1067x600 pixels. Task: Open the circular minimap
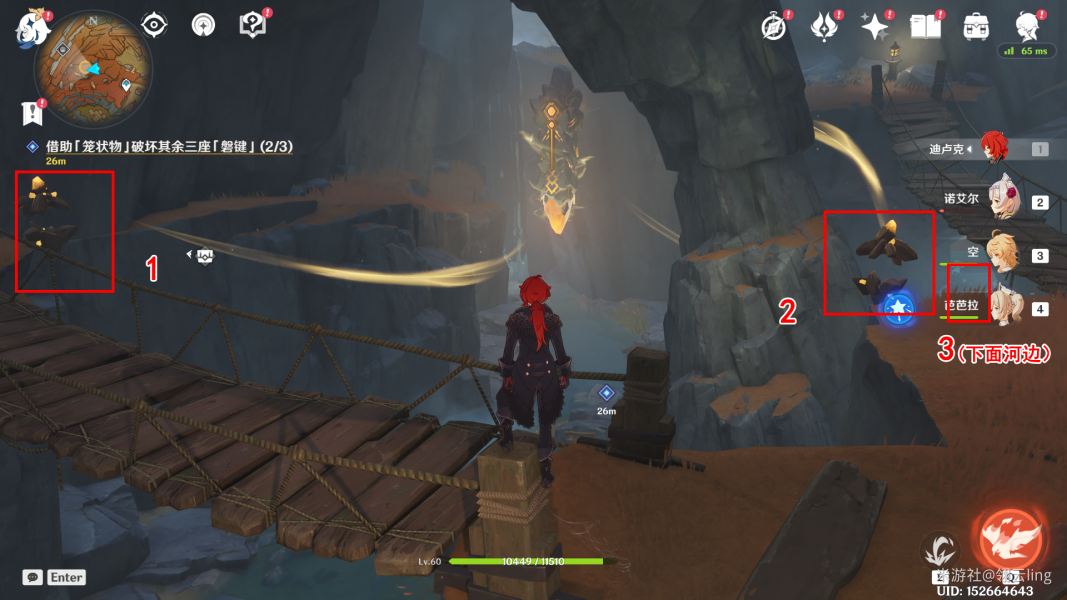pos(93,70)
